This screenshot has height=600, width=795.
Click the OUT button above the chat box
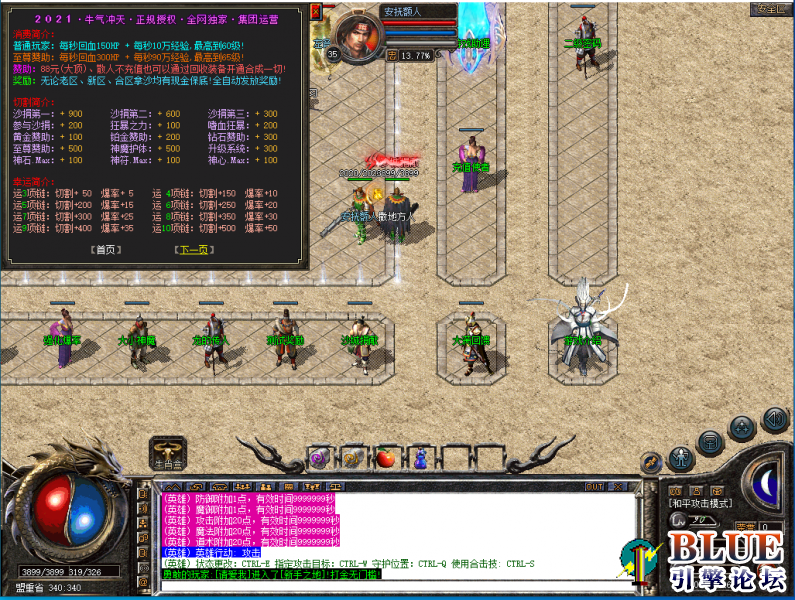tap(595, 486)
